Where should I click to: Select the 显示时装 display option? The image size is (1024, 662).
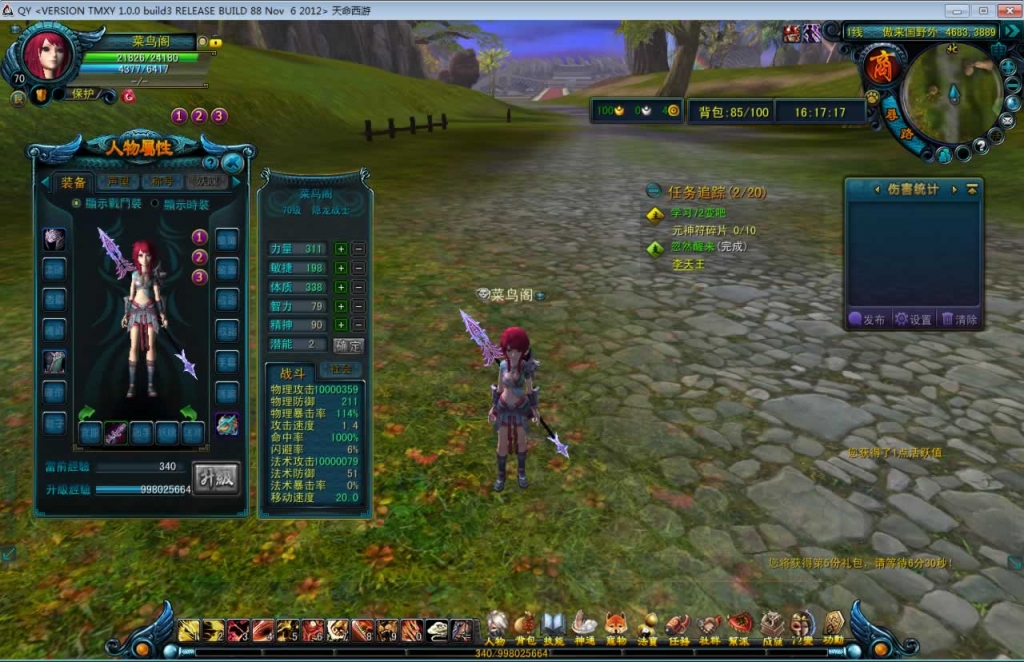[155, 204]
